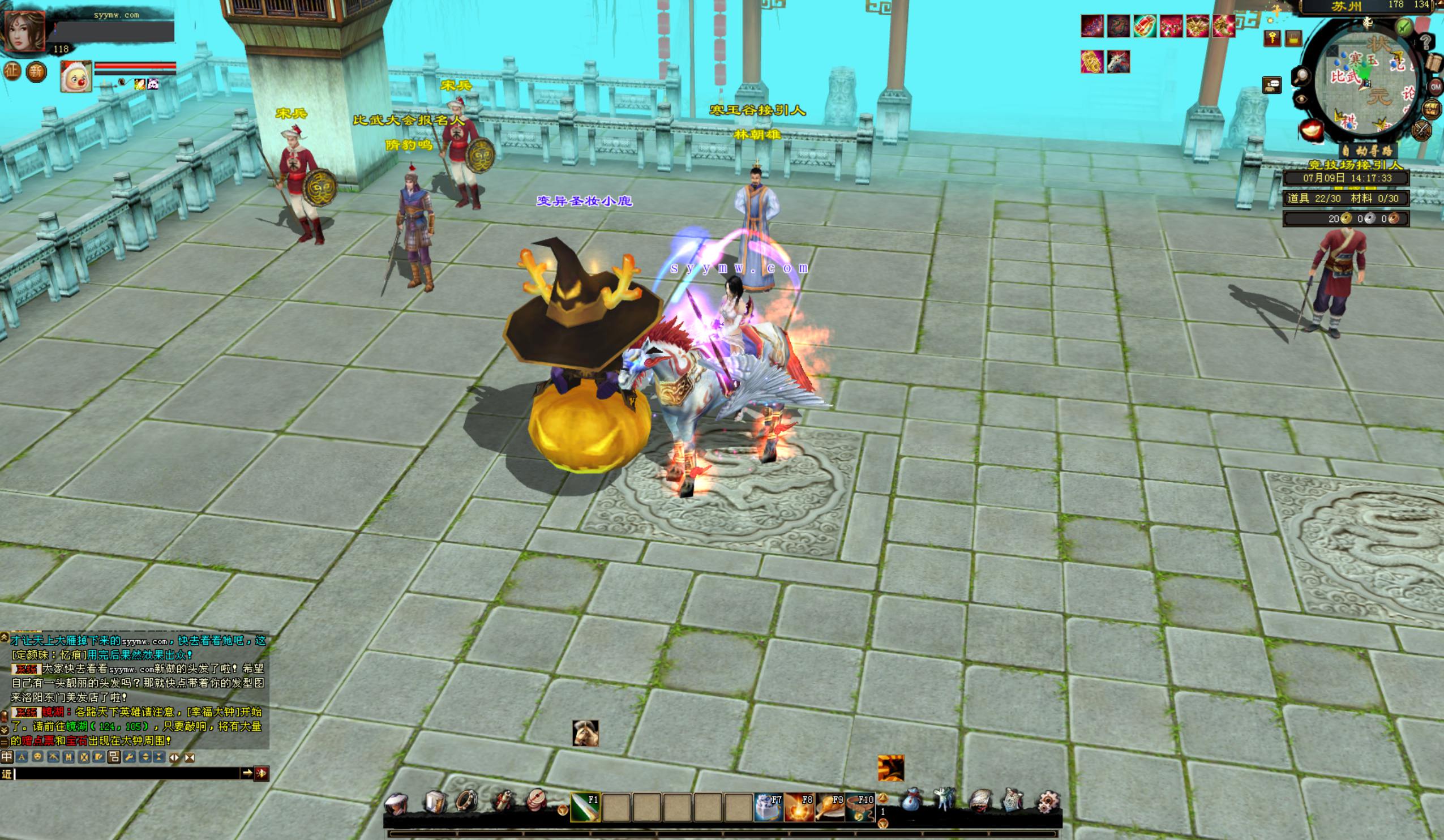Click the round 征 button

[12, 71]
